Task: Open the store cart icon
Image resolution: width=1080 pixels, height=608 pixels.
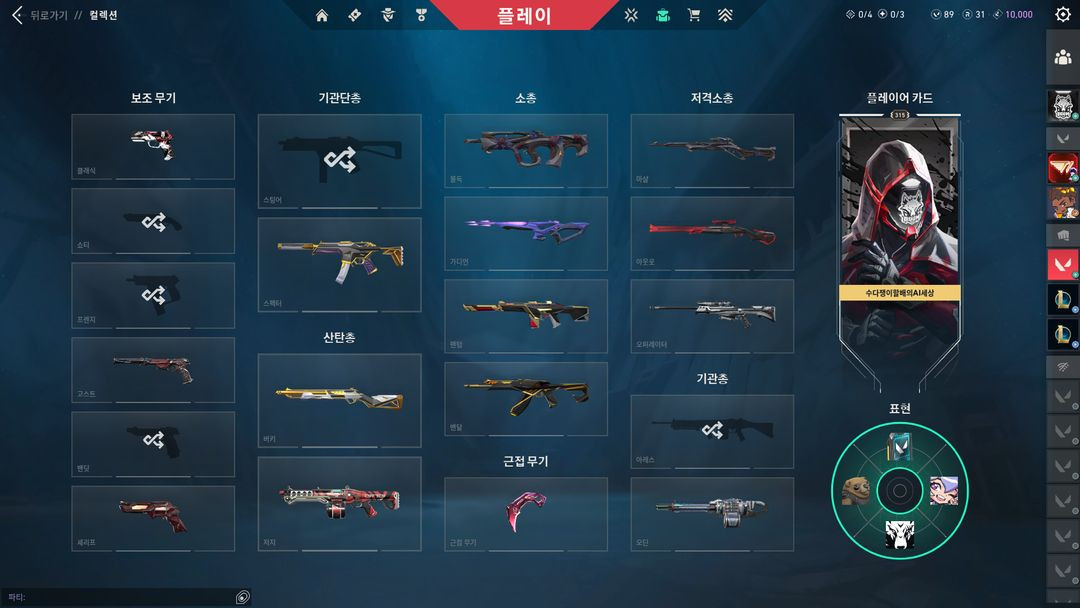Action: 693,15
